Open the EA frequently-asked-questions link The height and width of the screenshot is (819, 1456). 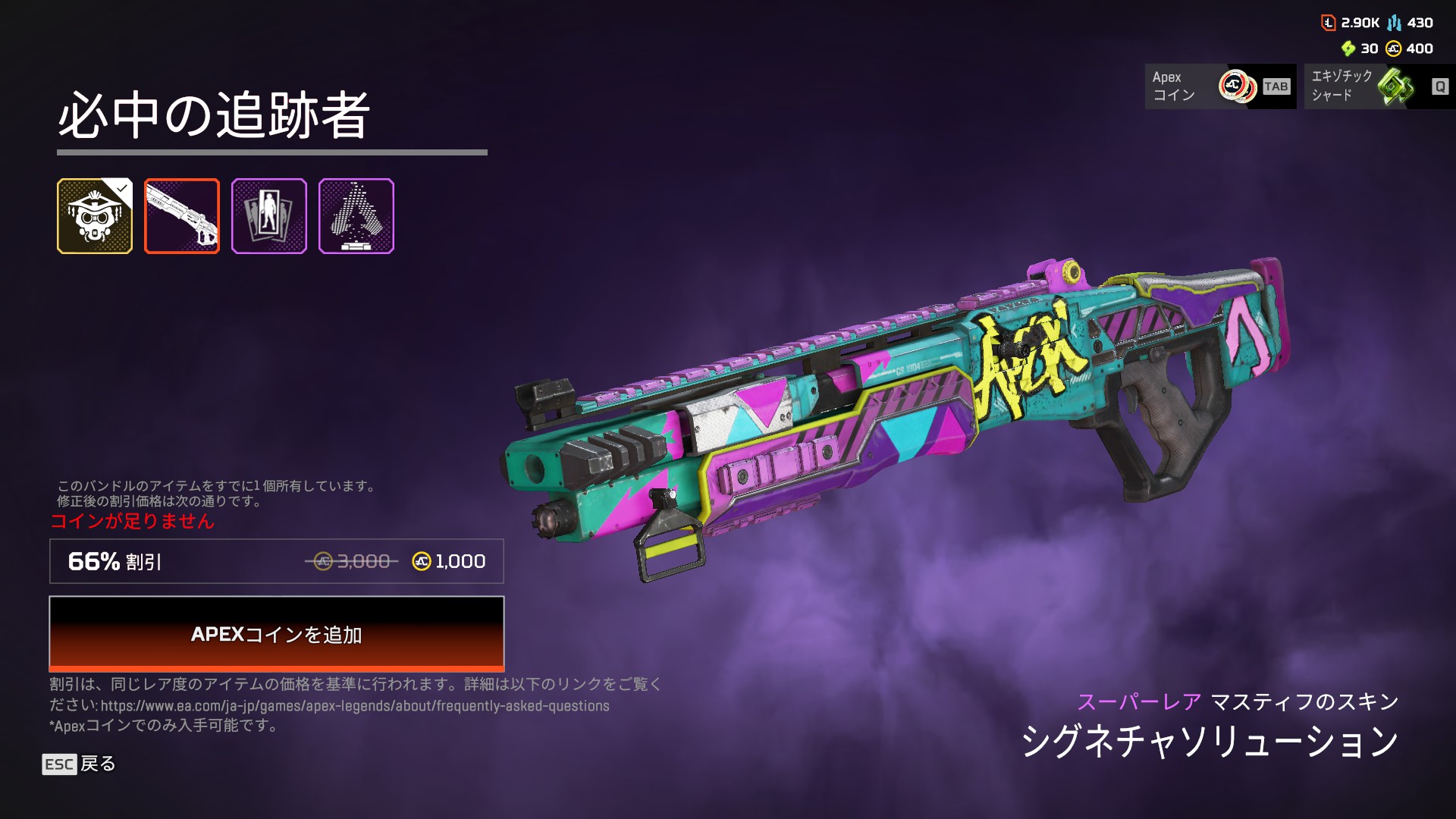[355, 706]
